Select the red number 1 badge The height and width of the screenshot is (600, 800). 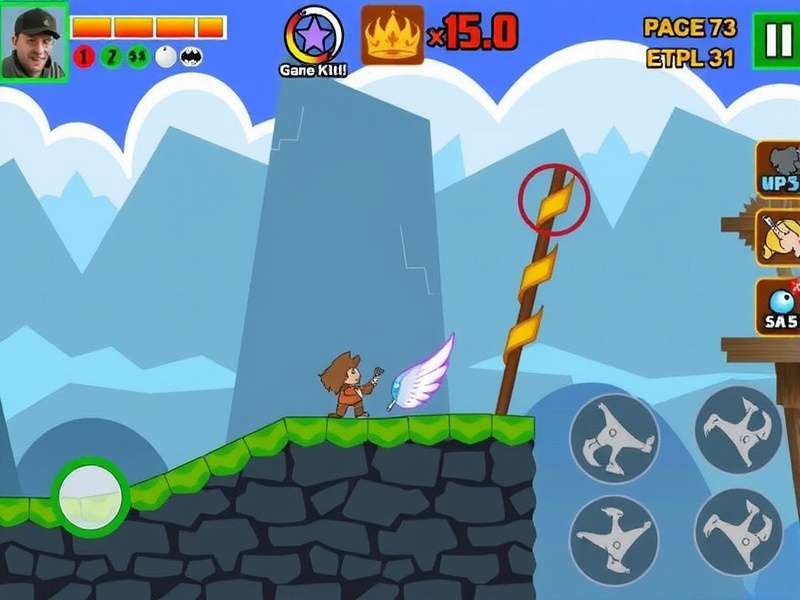tap(83, 56)
